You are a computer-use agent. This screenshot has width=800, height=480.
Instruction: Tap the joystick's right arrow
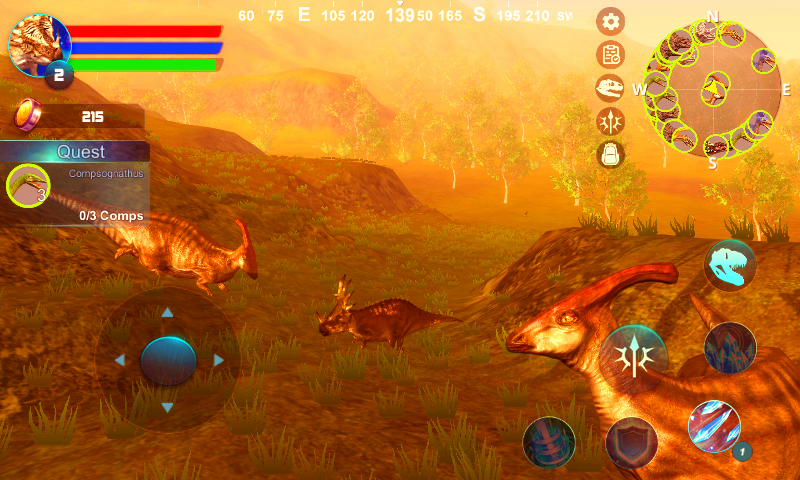[x=218, y=360]
